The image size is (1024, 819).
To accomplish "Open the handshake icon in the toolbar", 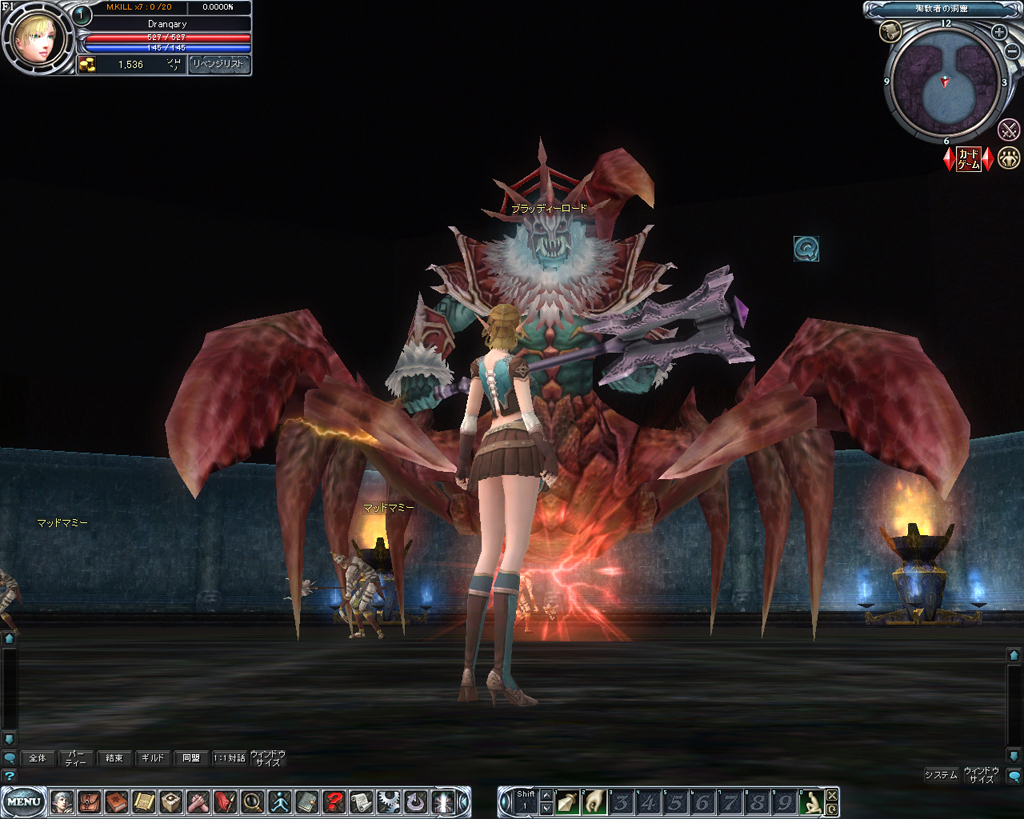I will pos(198,802).
